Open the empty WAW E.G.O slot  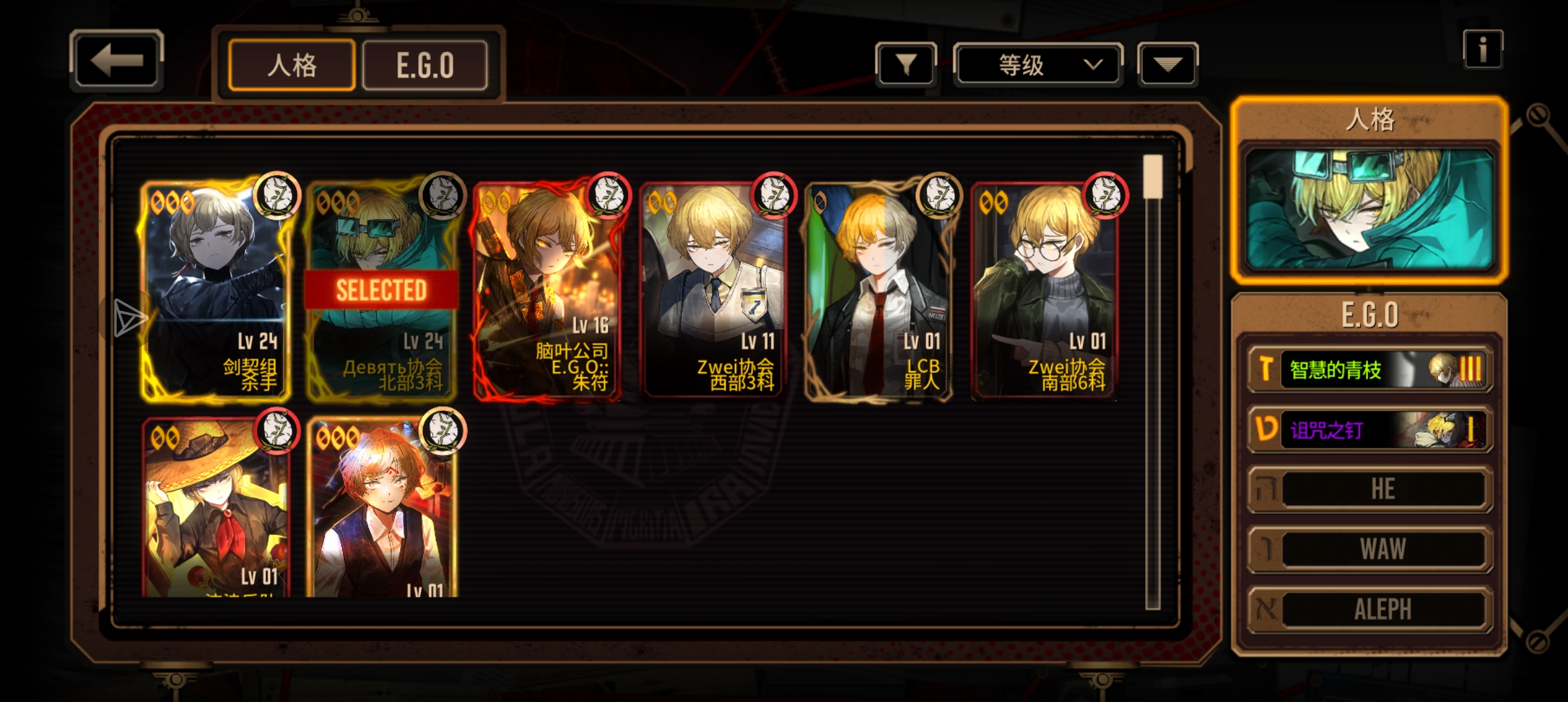pyautogui.click(x=1369, y=549)
